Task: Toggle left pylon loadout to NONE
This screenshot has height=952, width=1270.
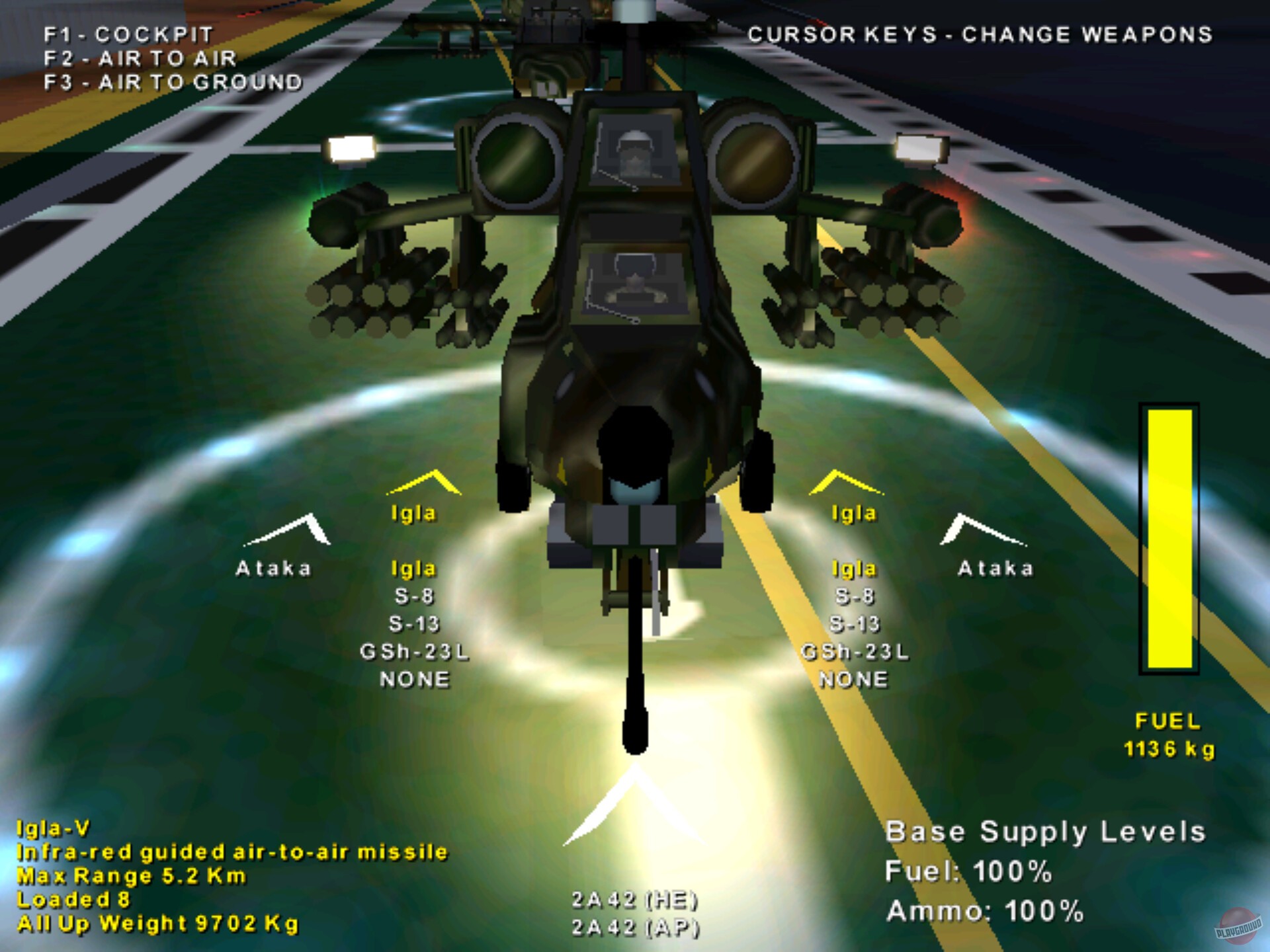Action: pos(415,678)
